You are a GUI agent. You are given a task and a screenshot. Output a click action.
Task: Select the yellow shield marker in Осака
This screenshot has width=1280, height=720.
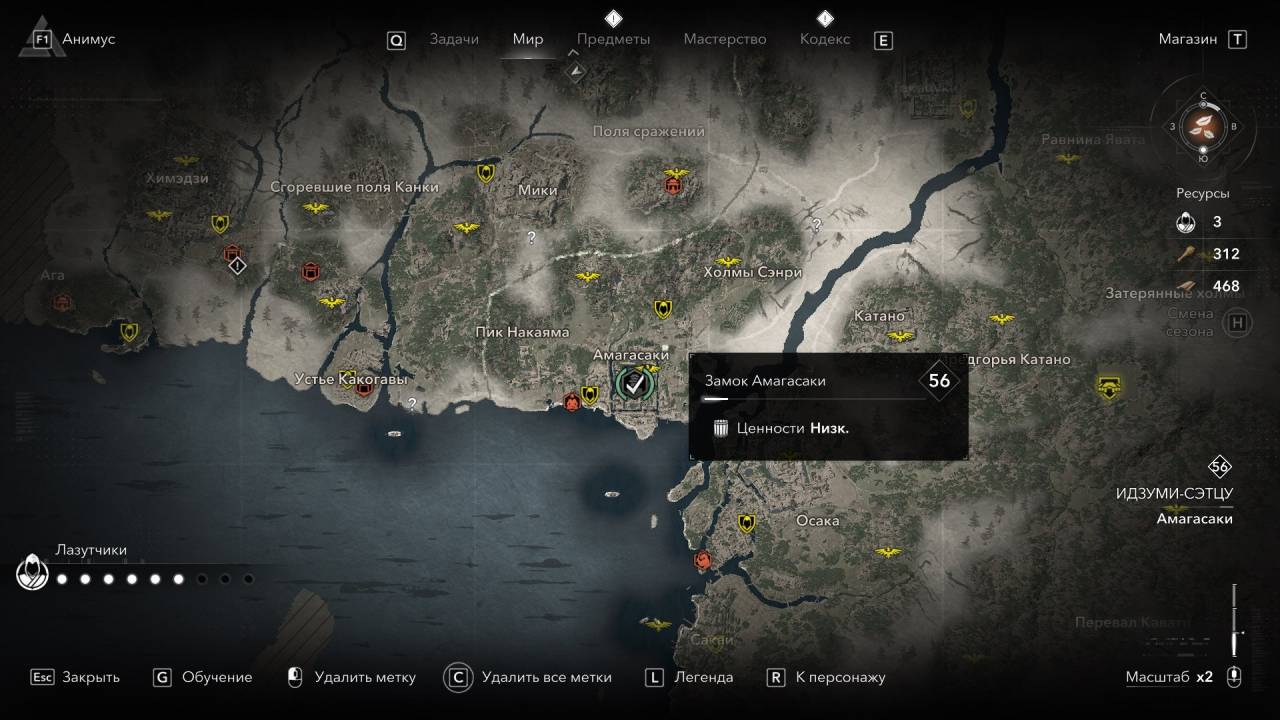(x=745, y=523)
